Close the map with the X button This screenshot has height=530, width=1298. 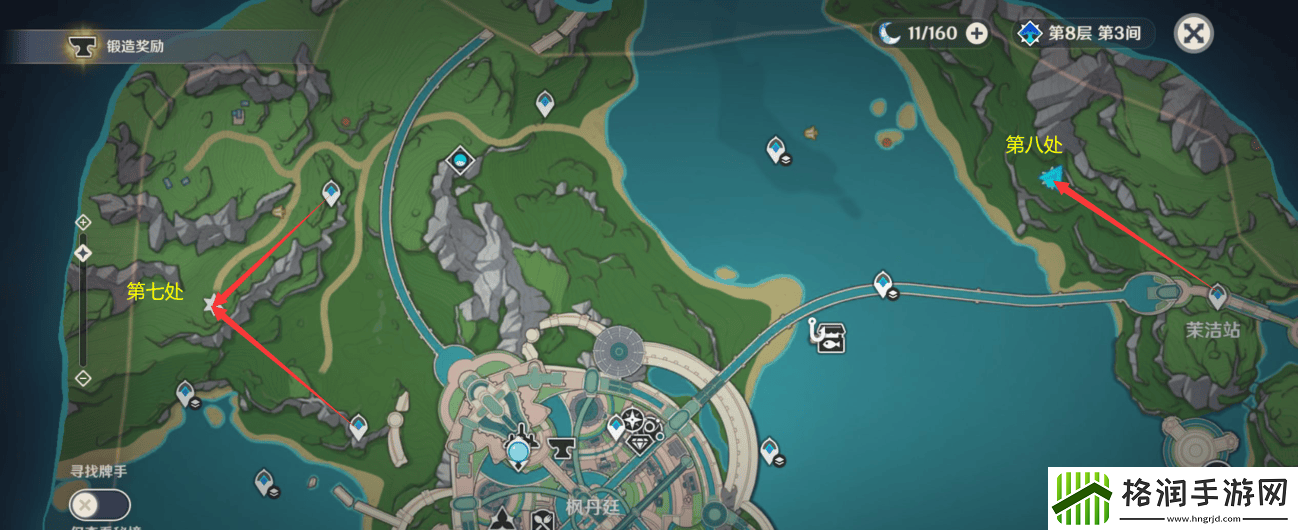point(1192,33)
